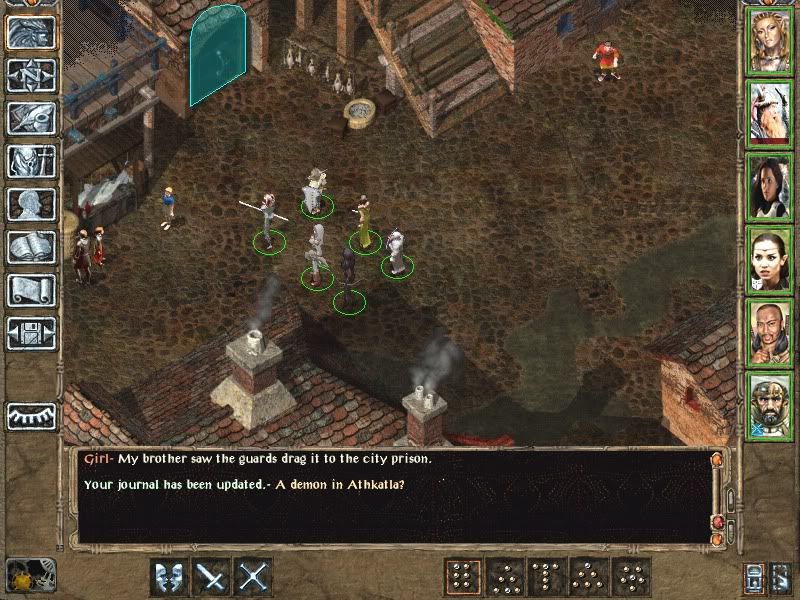Choose the first rectangular party formation
This screenshot has height=600, width=800.
pos(462,577)
